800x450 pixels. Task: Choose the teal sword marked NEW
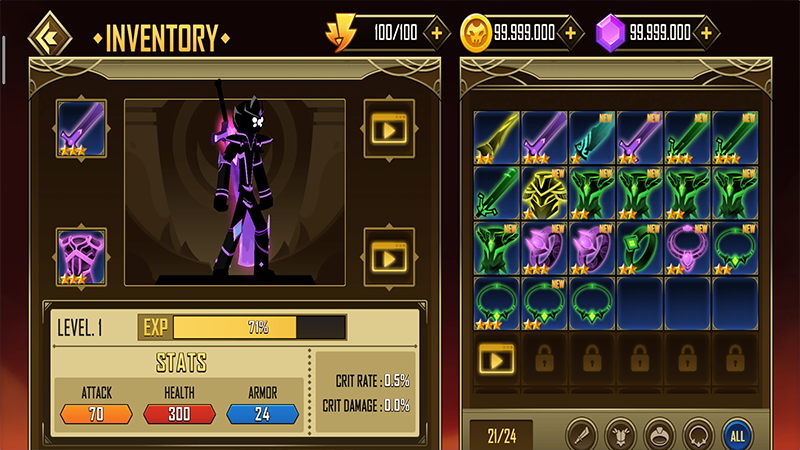pos(592,137)
